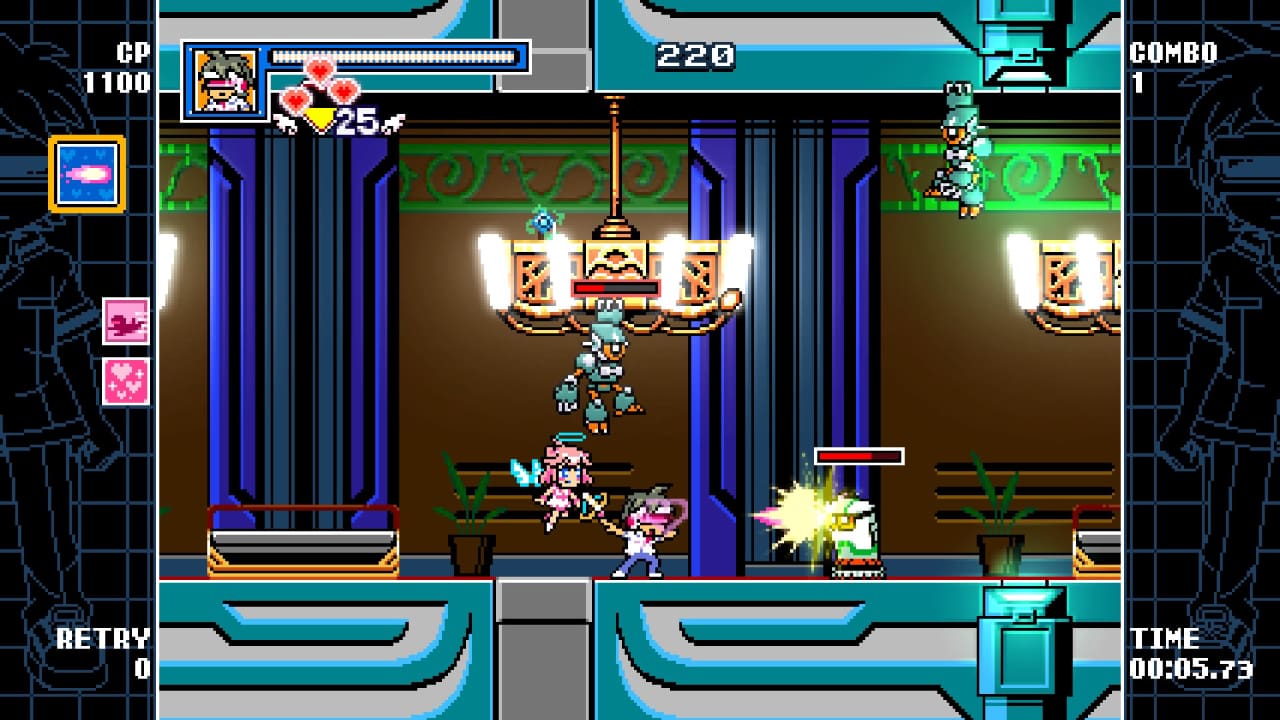Click the COMBO 1 counter
The height and width of the screenshot is (720, 1280).
[x=1164, y=62]
